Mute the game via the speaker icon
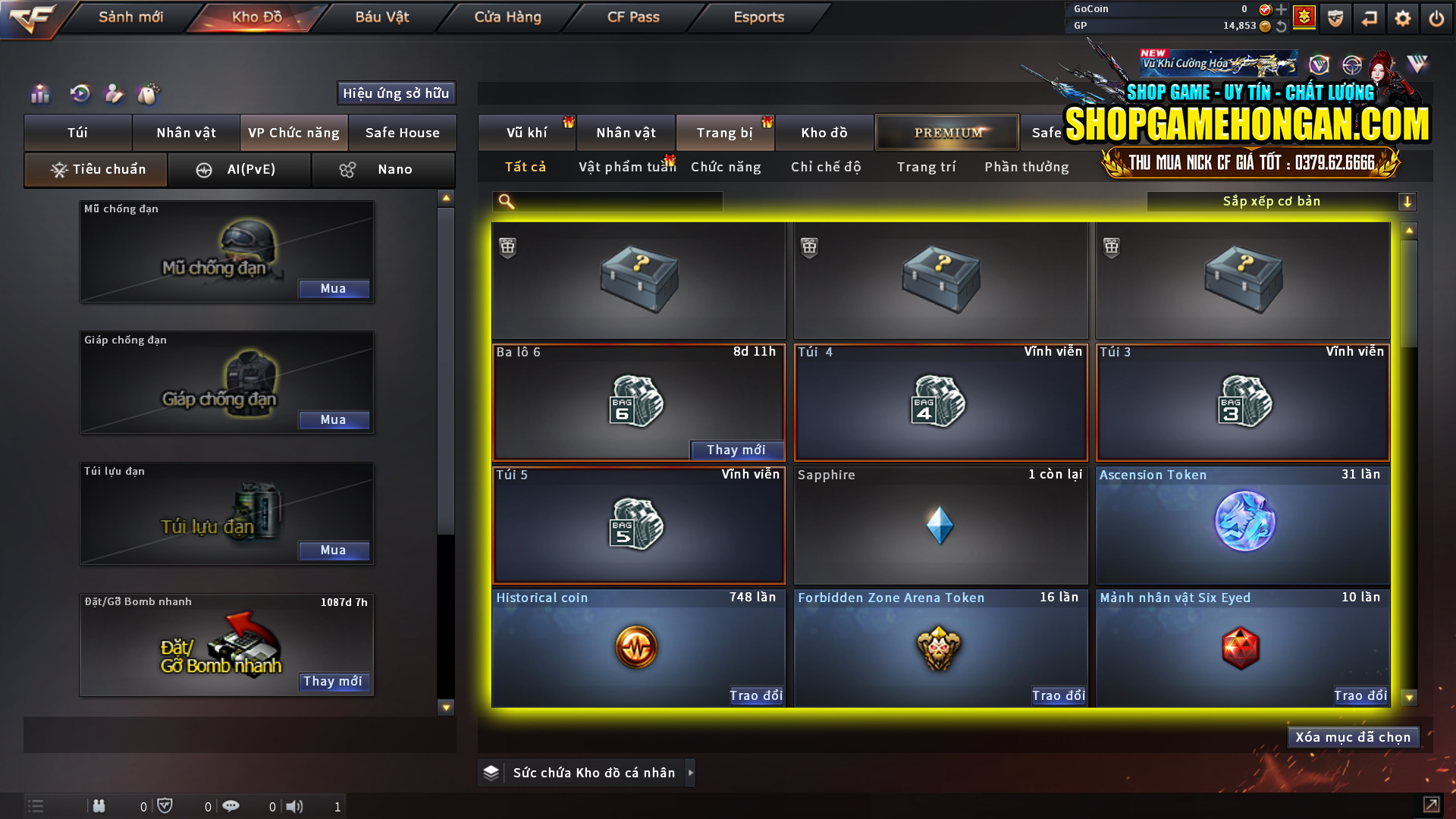Viewport: 1456px width, 819px height. click(295, 806)
